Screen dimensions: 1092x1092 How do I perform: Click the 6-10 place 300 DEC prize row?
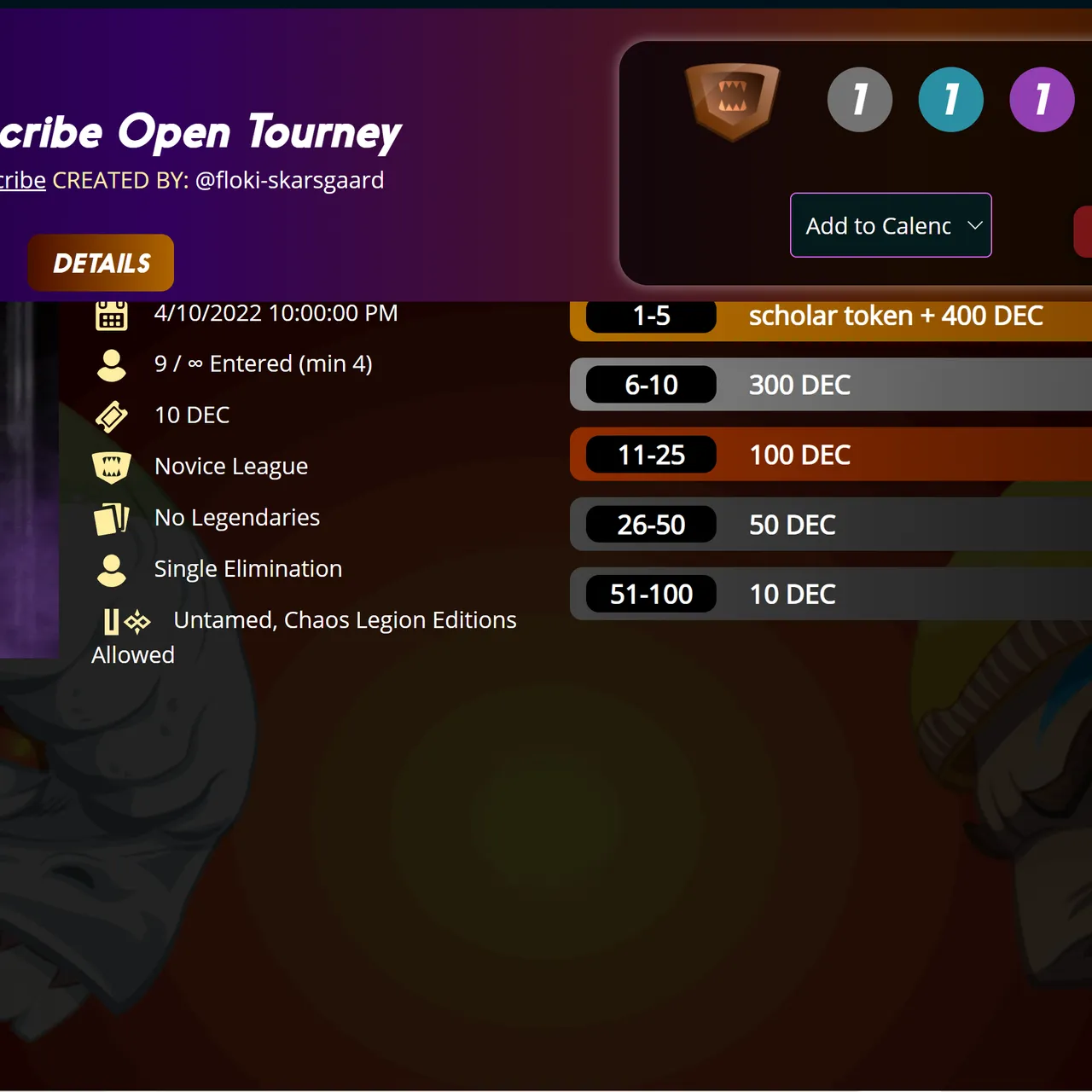pyautogui.click(x=828, y=385)
